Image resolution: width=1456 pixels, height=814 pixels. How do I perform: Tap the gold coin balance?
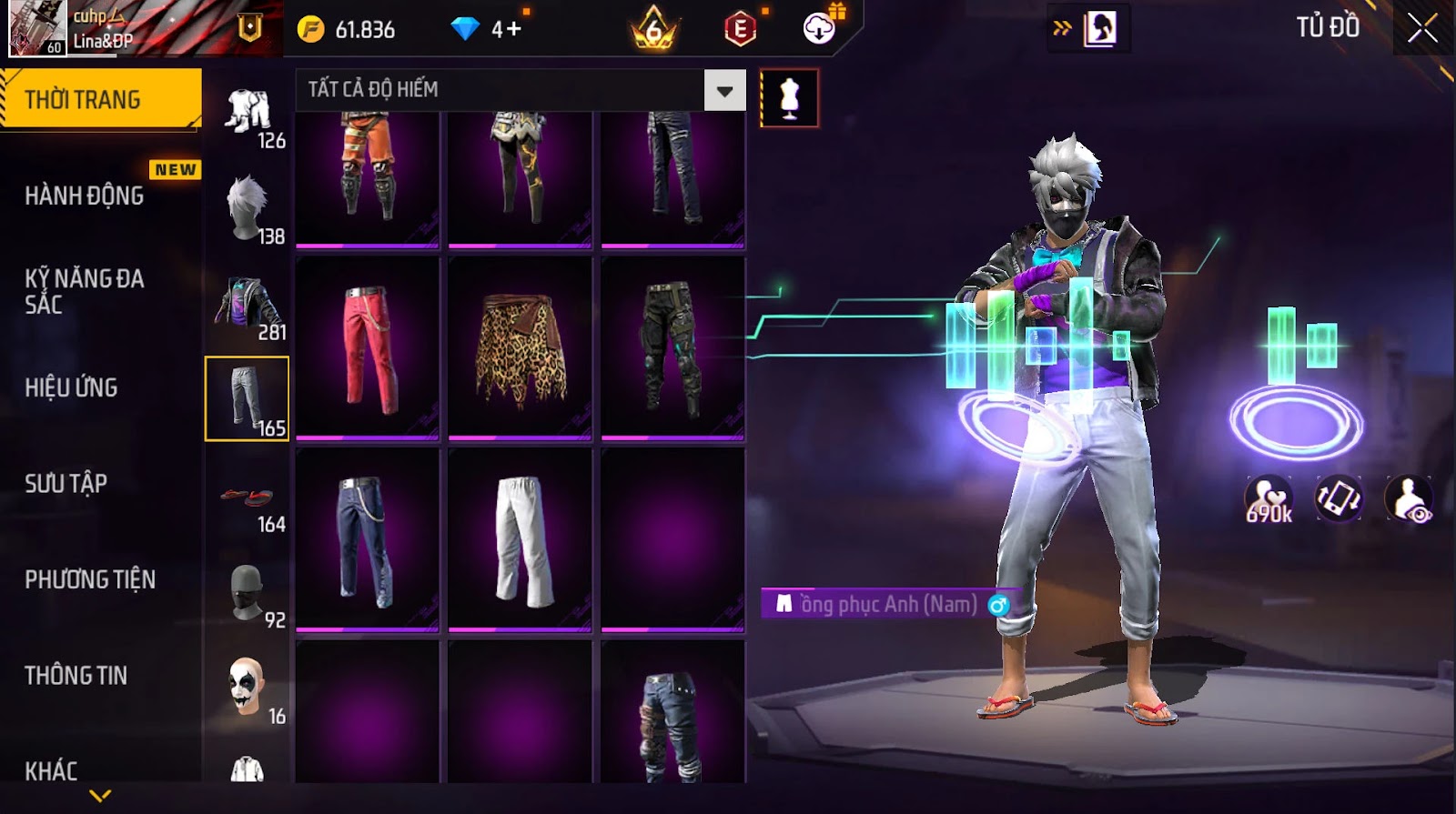tap(347, 29)
